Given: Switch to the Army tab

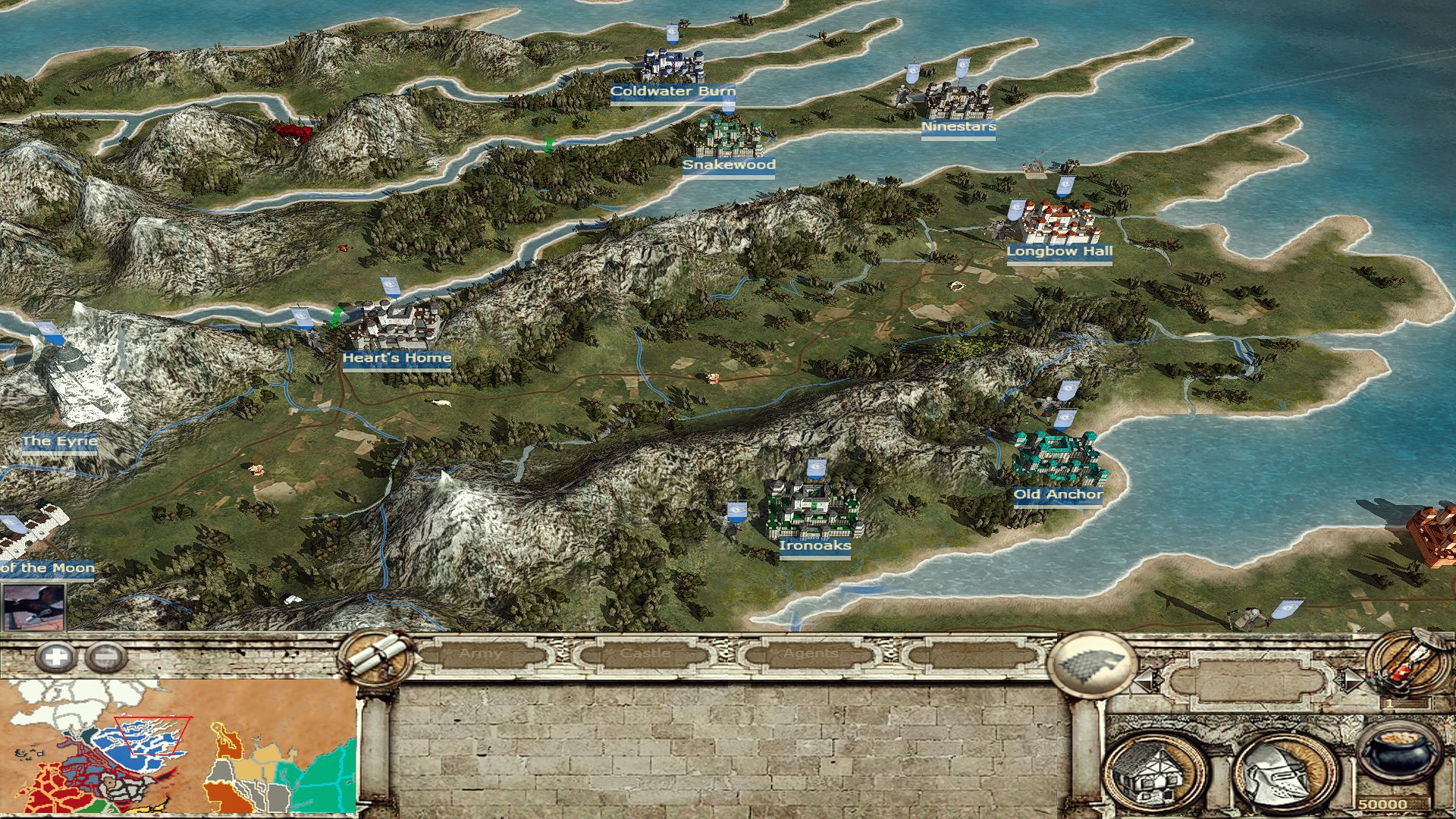Looking at the screenshot, I should click(481, 654).
